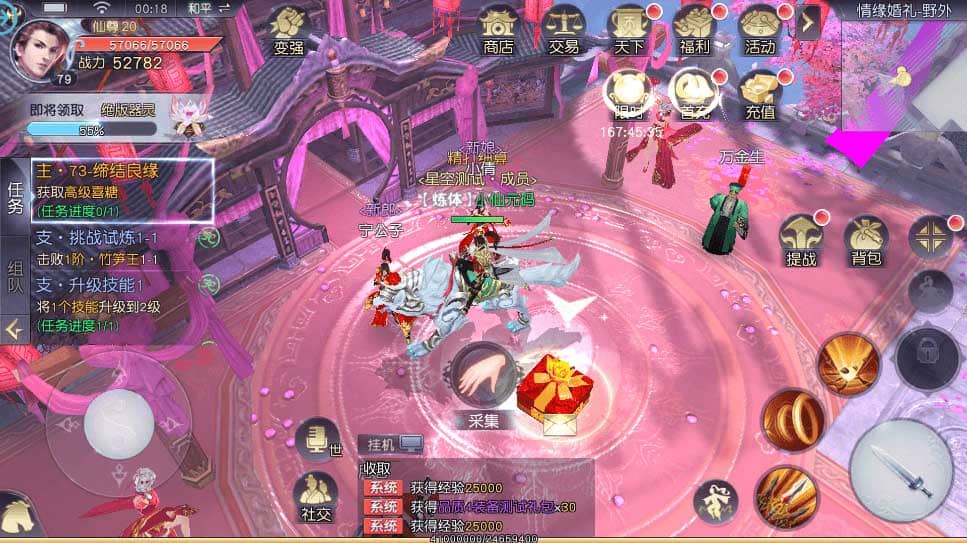Collapse the top menu with the arrow button

click(808, 22)
